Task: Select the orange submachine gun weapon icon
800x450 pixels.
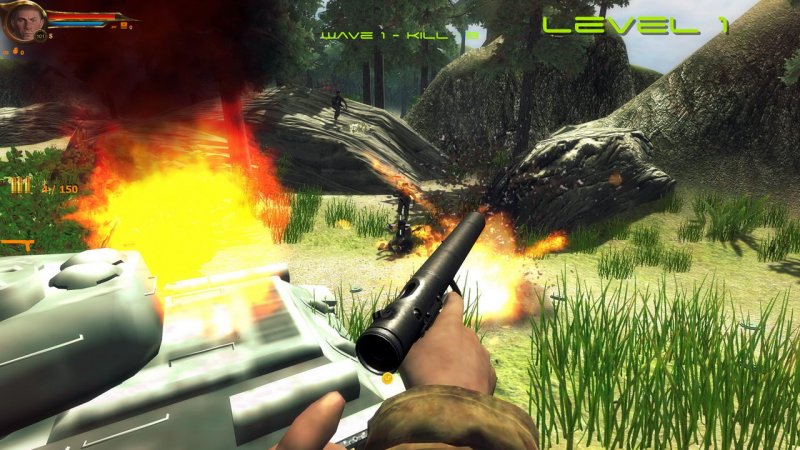Action: [17, 244]
